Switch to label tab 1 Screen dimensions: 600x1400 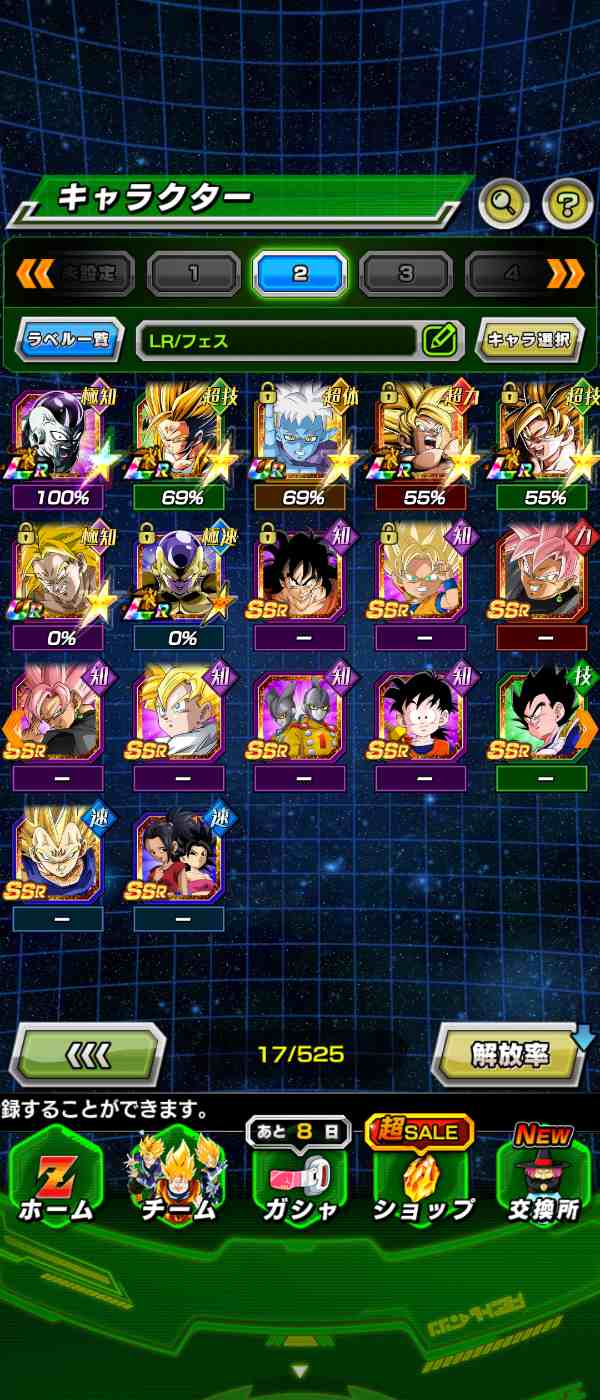click(x=193, y=273)
